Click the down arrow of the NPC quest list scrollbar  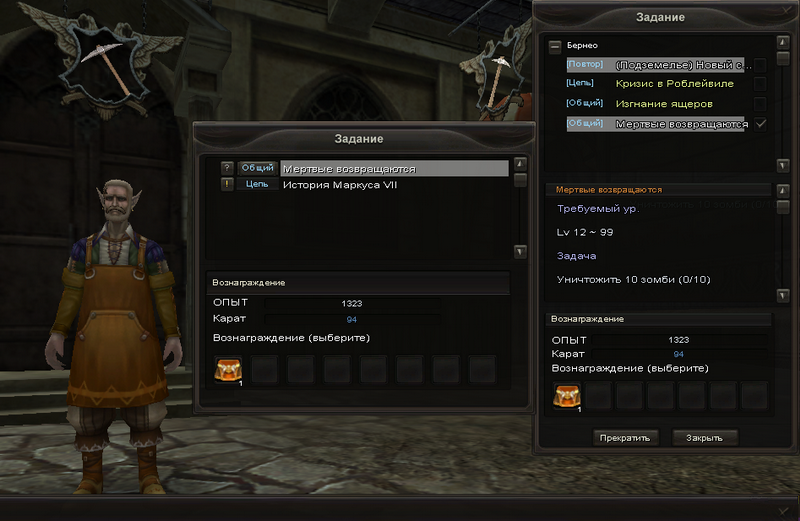click(x=520, y=252)
